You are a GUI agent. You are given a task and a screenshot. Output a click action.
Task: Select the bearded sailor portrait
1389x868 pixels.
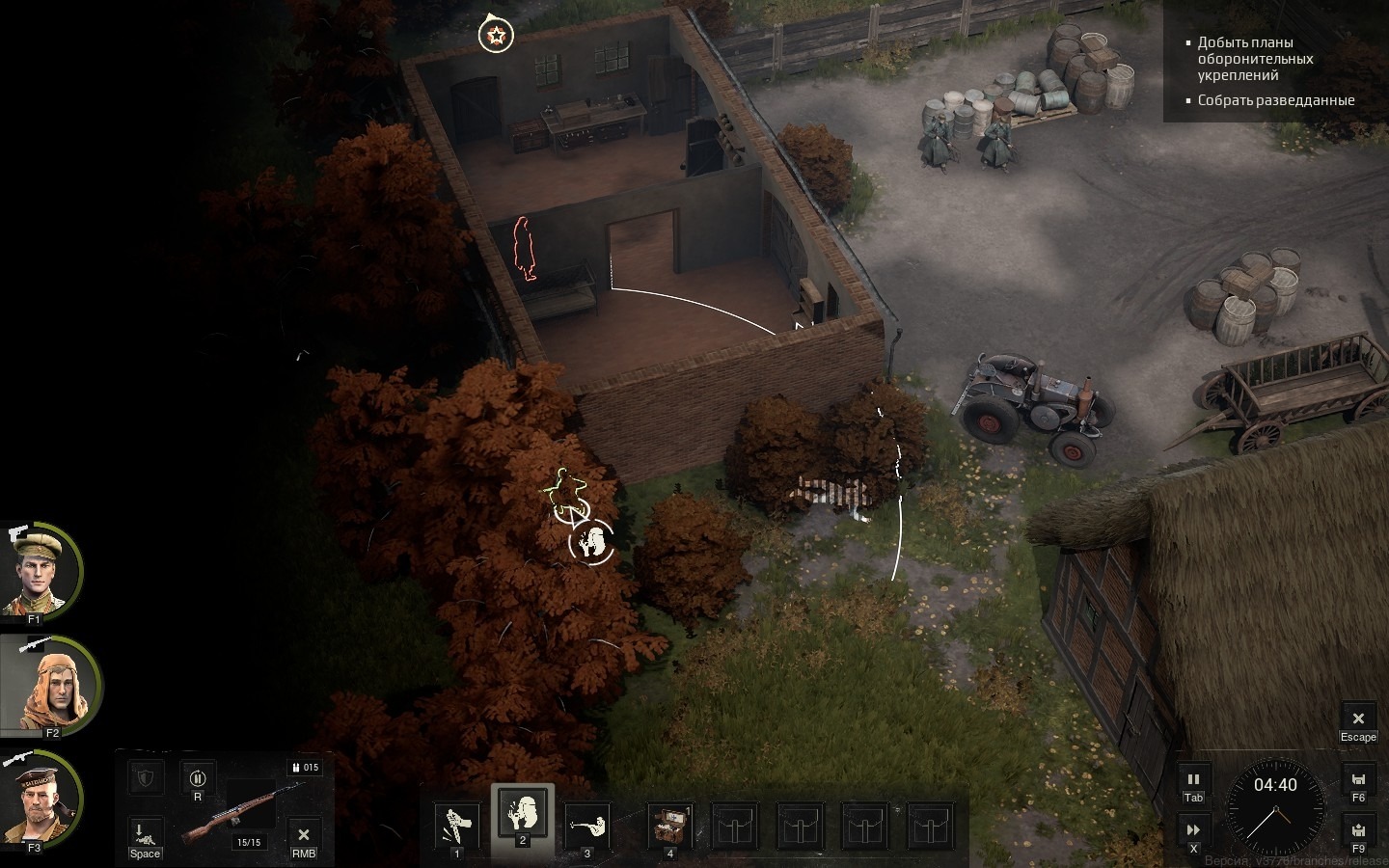point(39,799)
